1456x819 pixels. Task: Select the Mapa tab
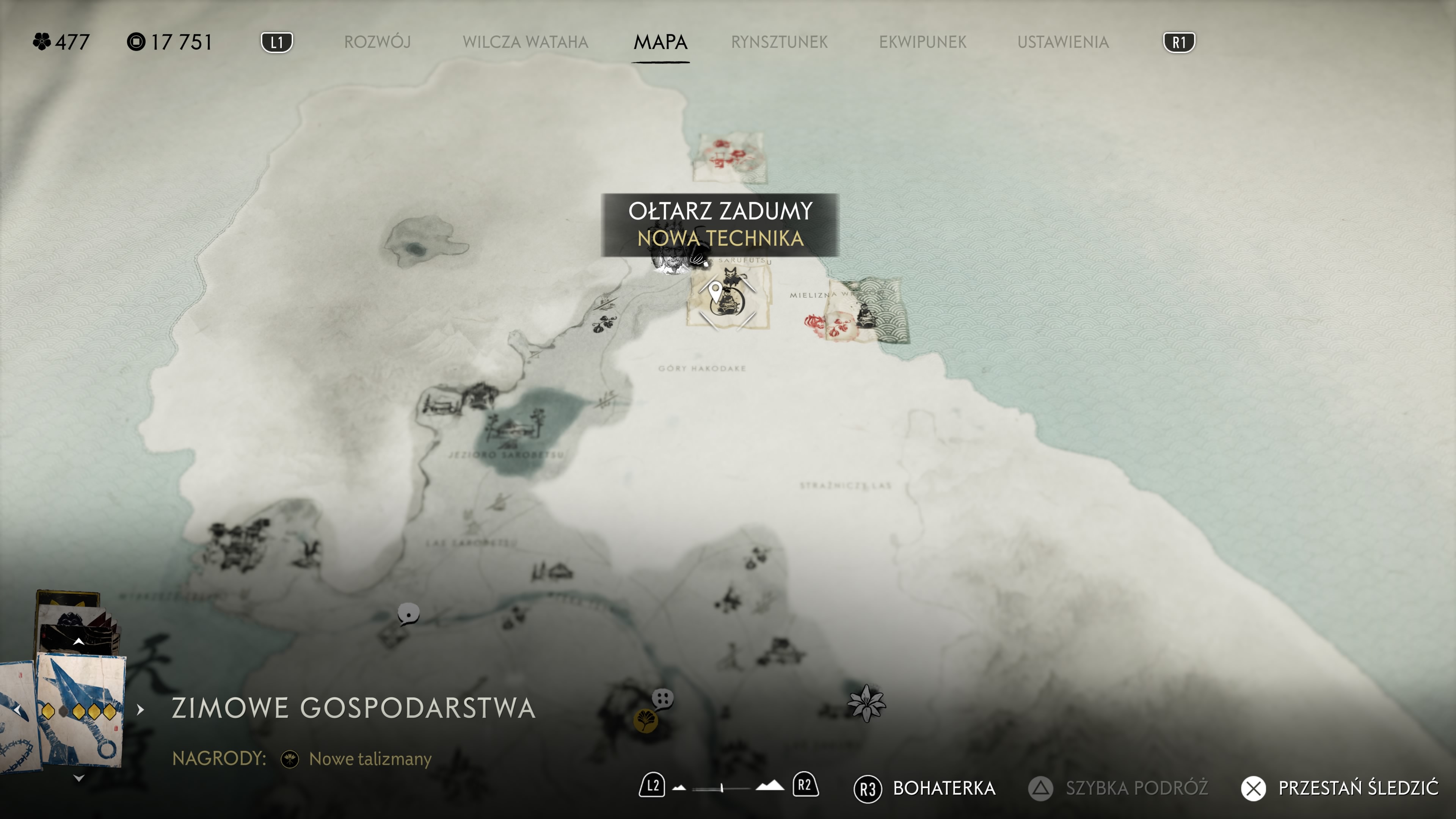tap(660, 42)
